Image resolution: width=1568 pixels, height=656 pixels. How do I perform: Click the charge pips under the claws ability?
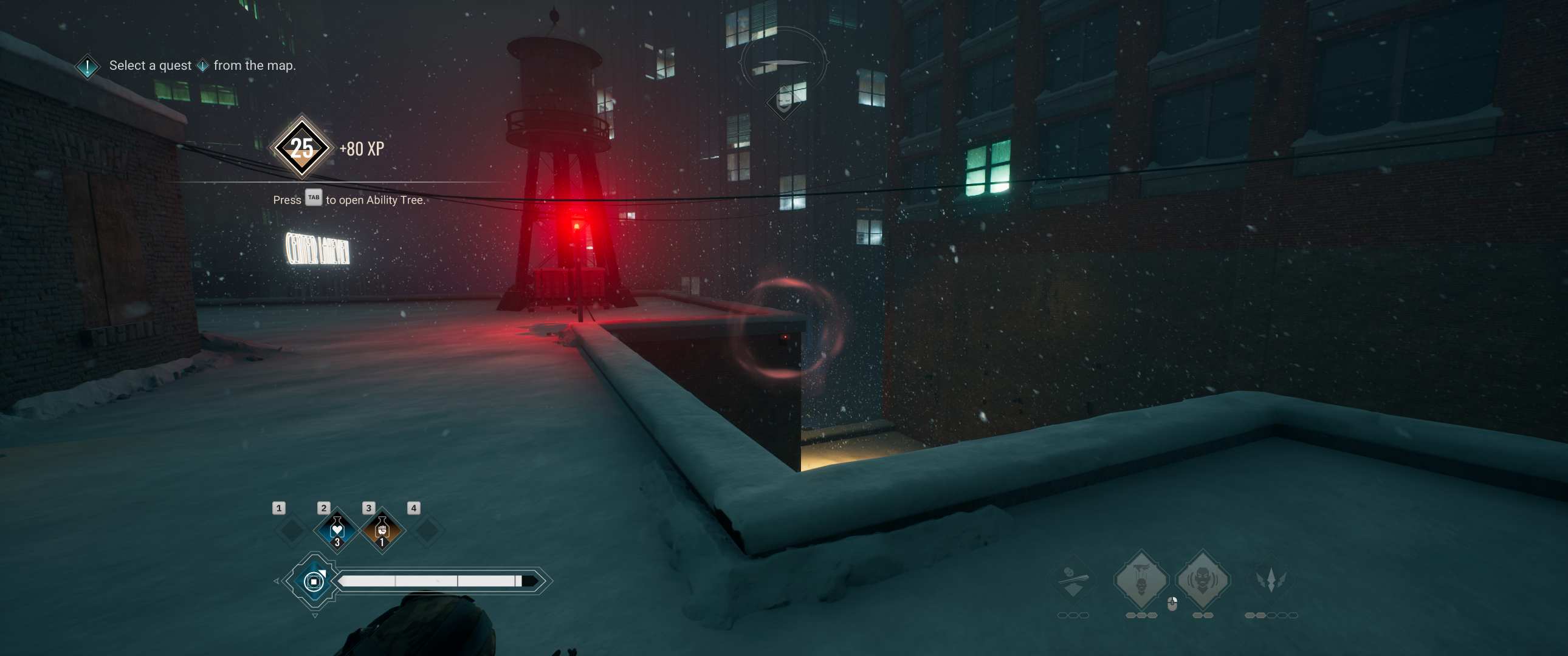point(1271,616)
